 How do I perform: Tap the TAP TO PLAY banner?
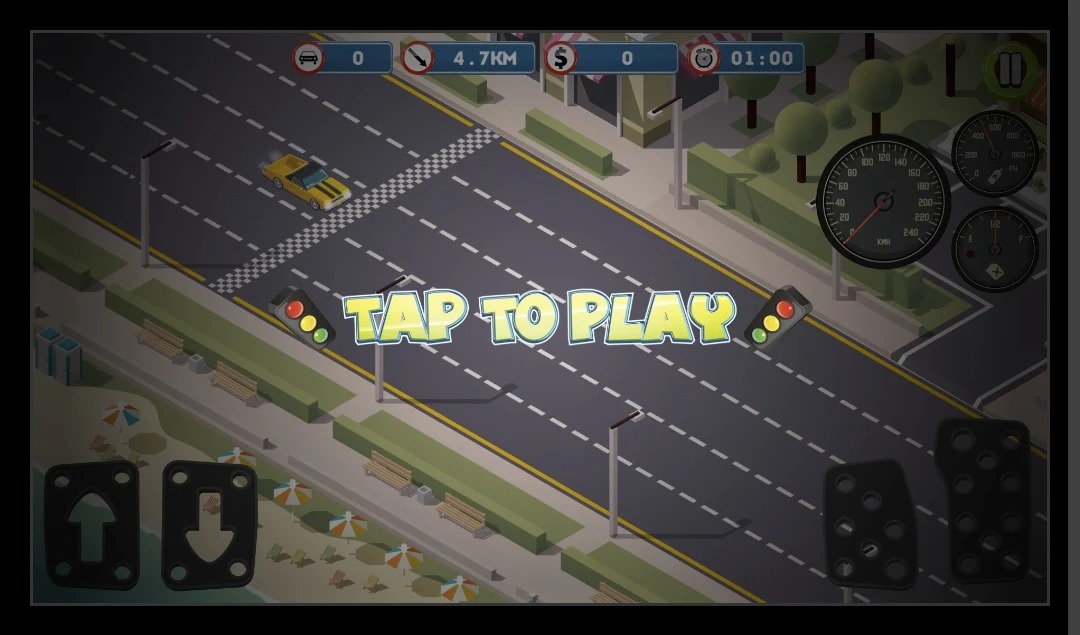(x=539, y=317)
